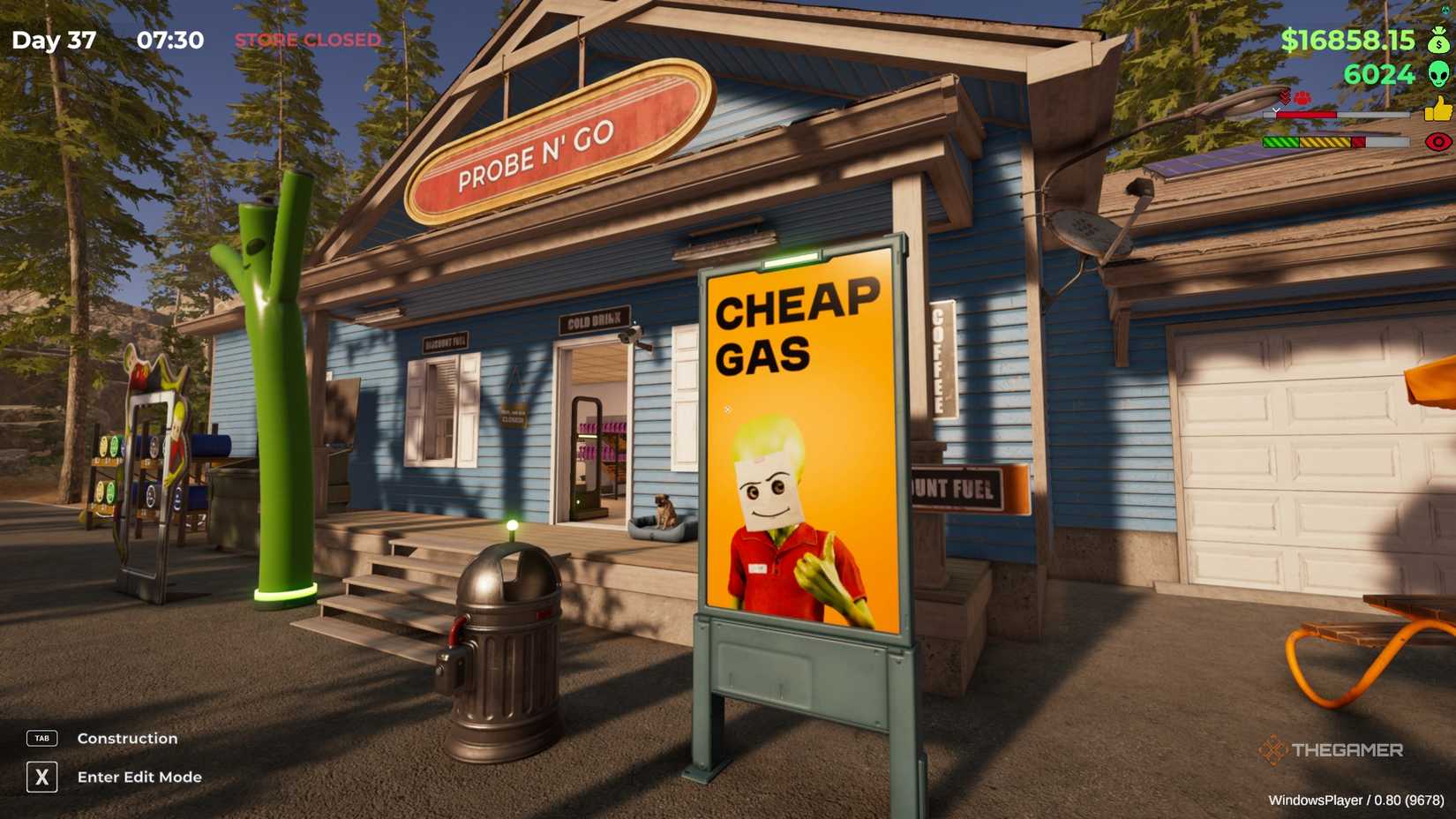Image resolution: width=1456 pixels, height=819 pixels.
Task: Click the small down-chevron on the red progress bar
Action: [1276, 109]
